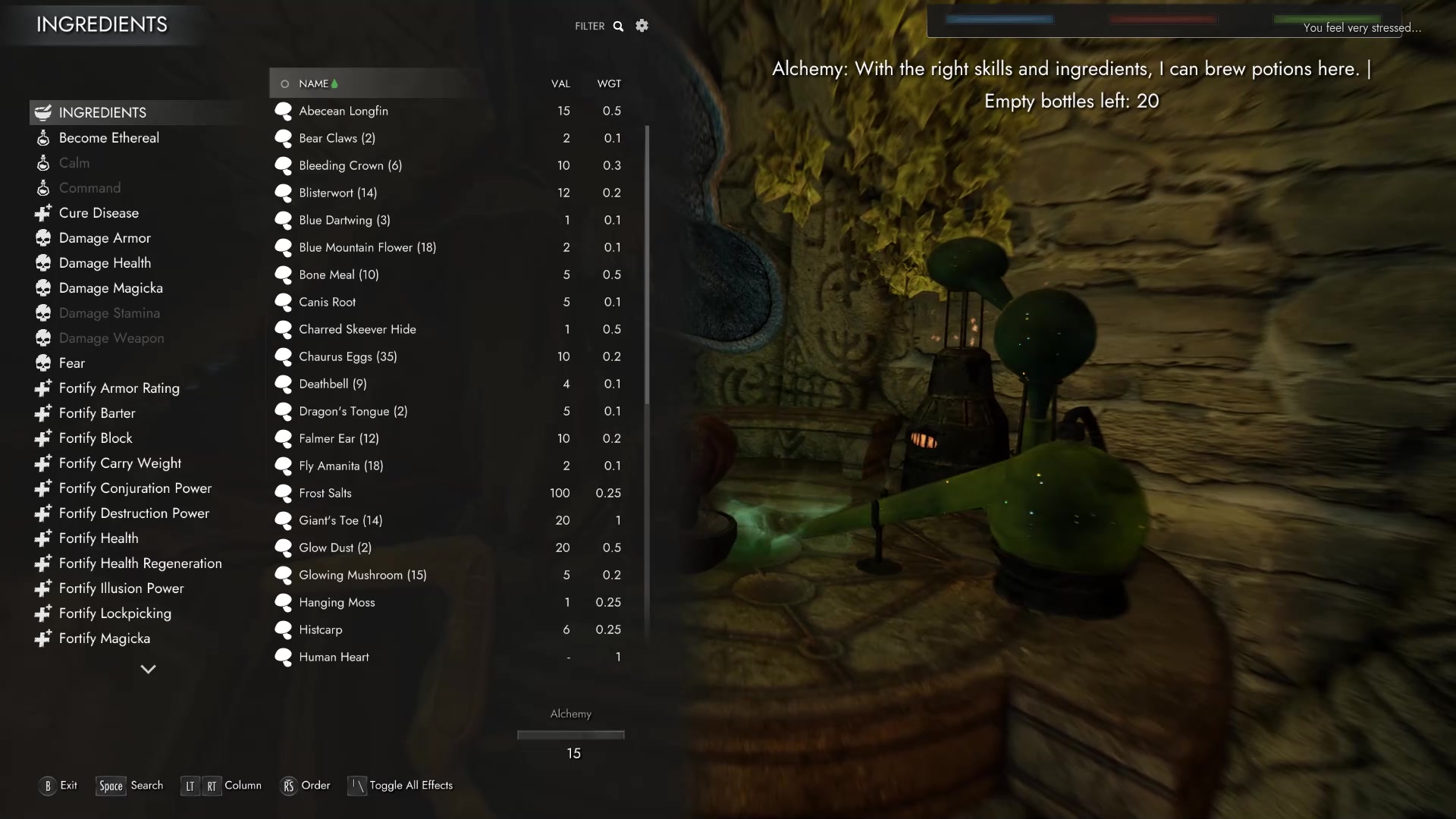Click the cross icon next to Cure Disease
Screen dimensions: 1456x819
(43, 213)
